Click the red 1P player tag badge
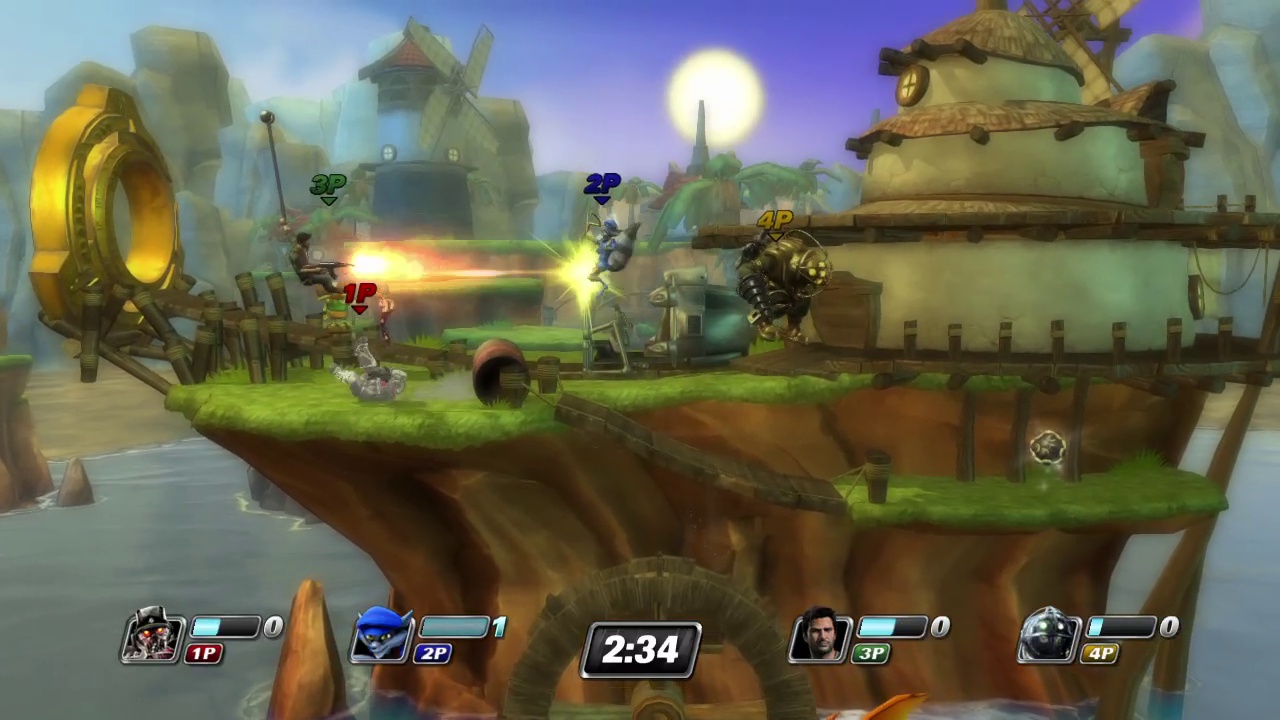The width and height of the screenshot is (1280, 720). click(x=204, y=654)
